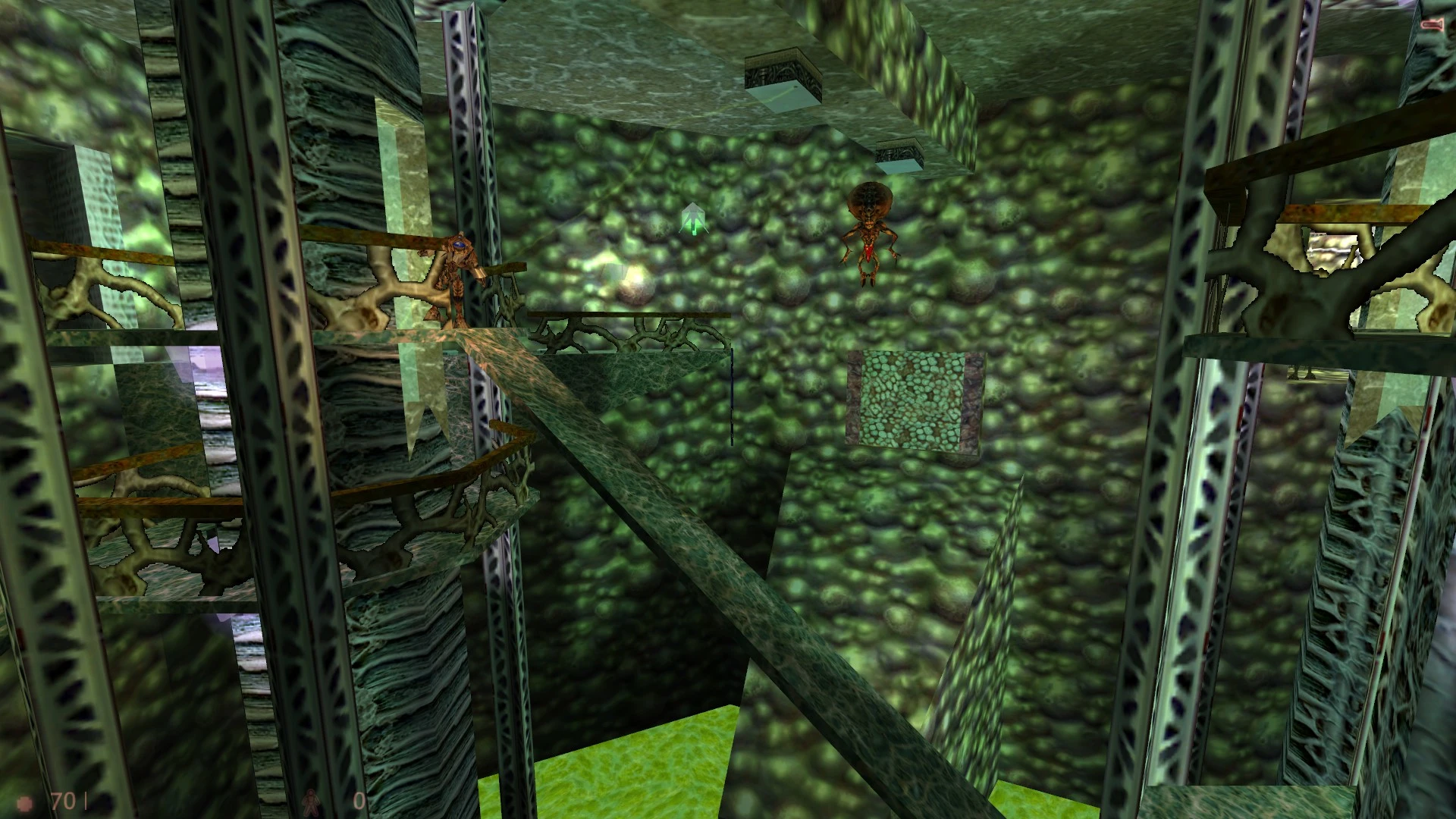The width and height of the screenshot is (1456, 819).
Task: Click the glowing green crystal on the wall
Action: pyautogui.click(x=692, y=220)
